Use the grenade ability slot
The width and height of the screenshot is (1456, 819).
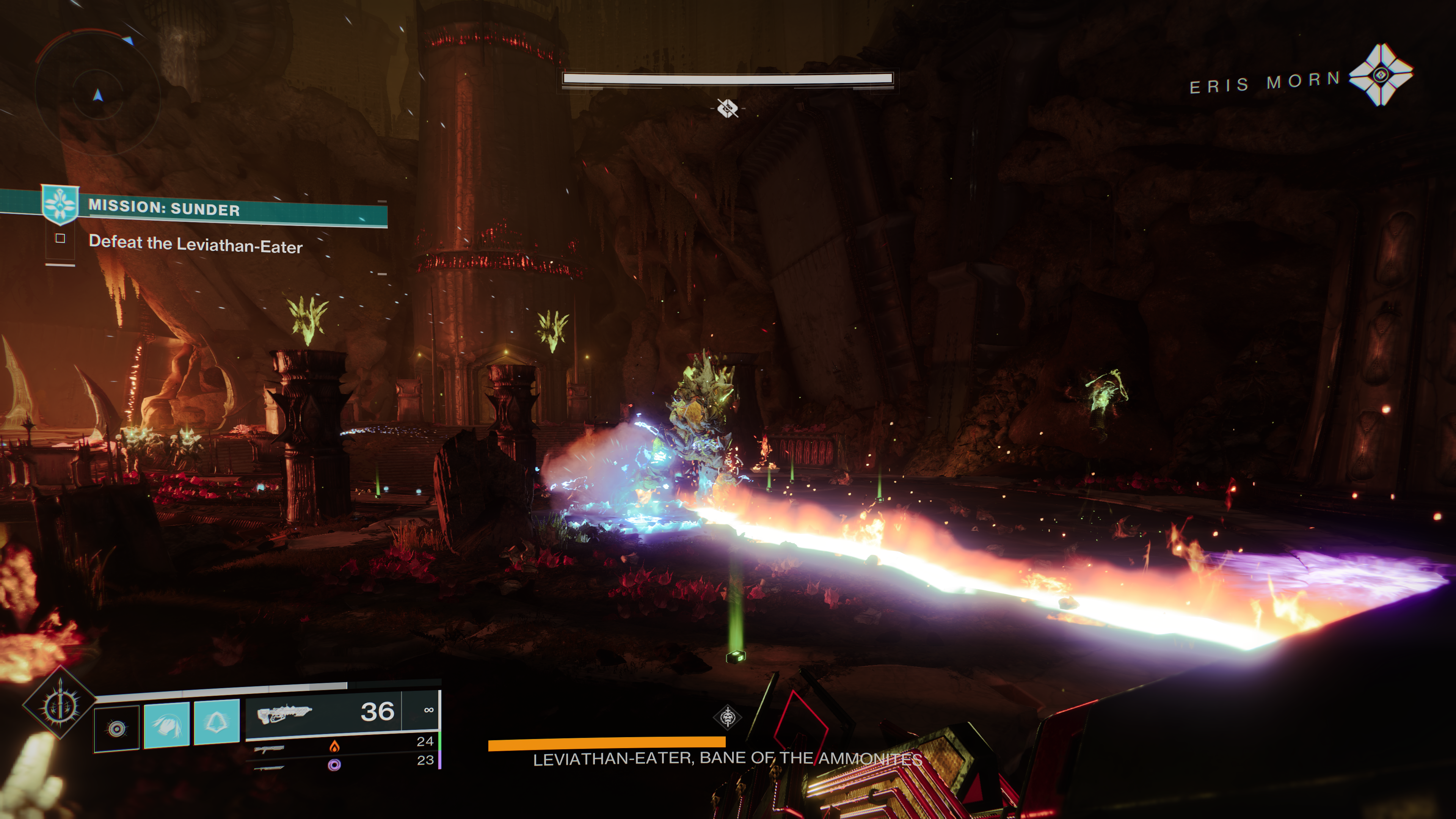tap(116, 728)
